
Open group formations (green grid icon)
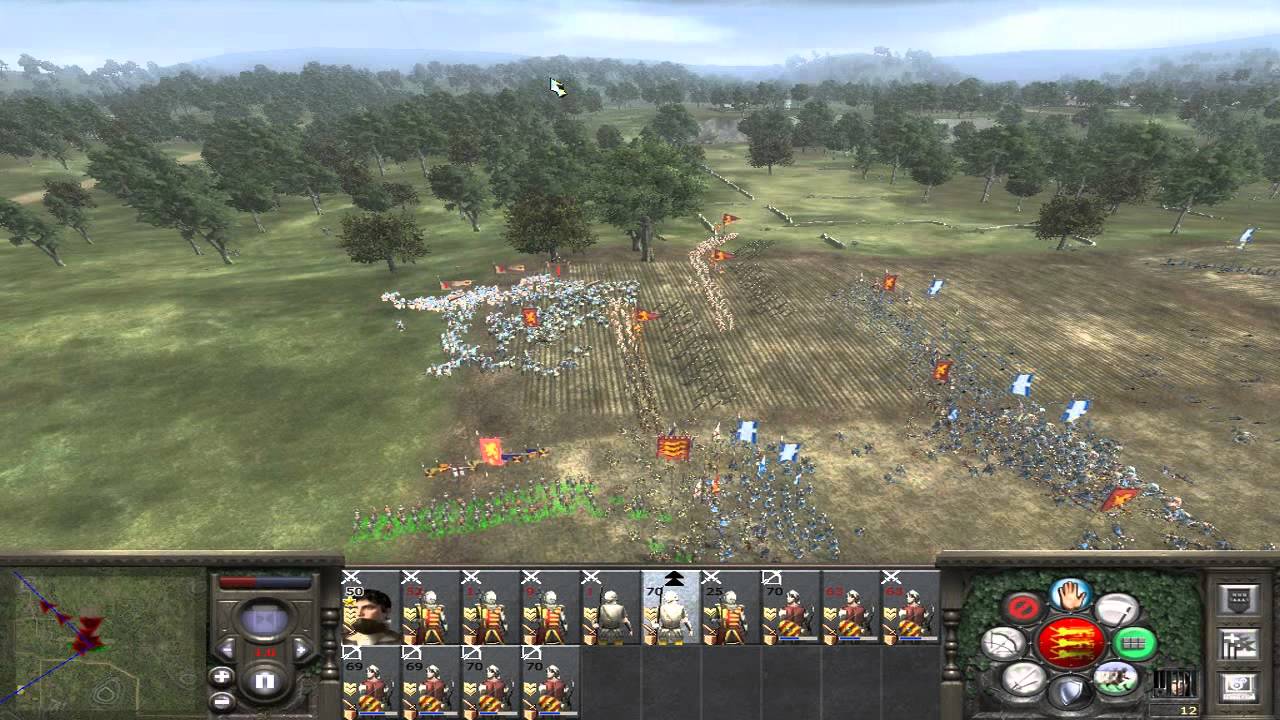[1134, 643]
